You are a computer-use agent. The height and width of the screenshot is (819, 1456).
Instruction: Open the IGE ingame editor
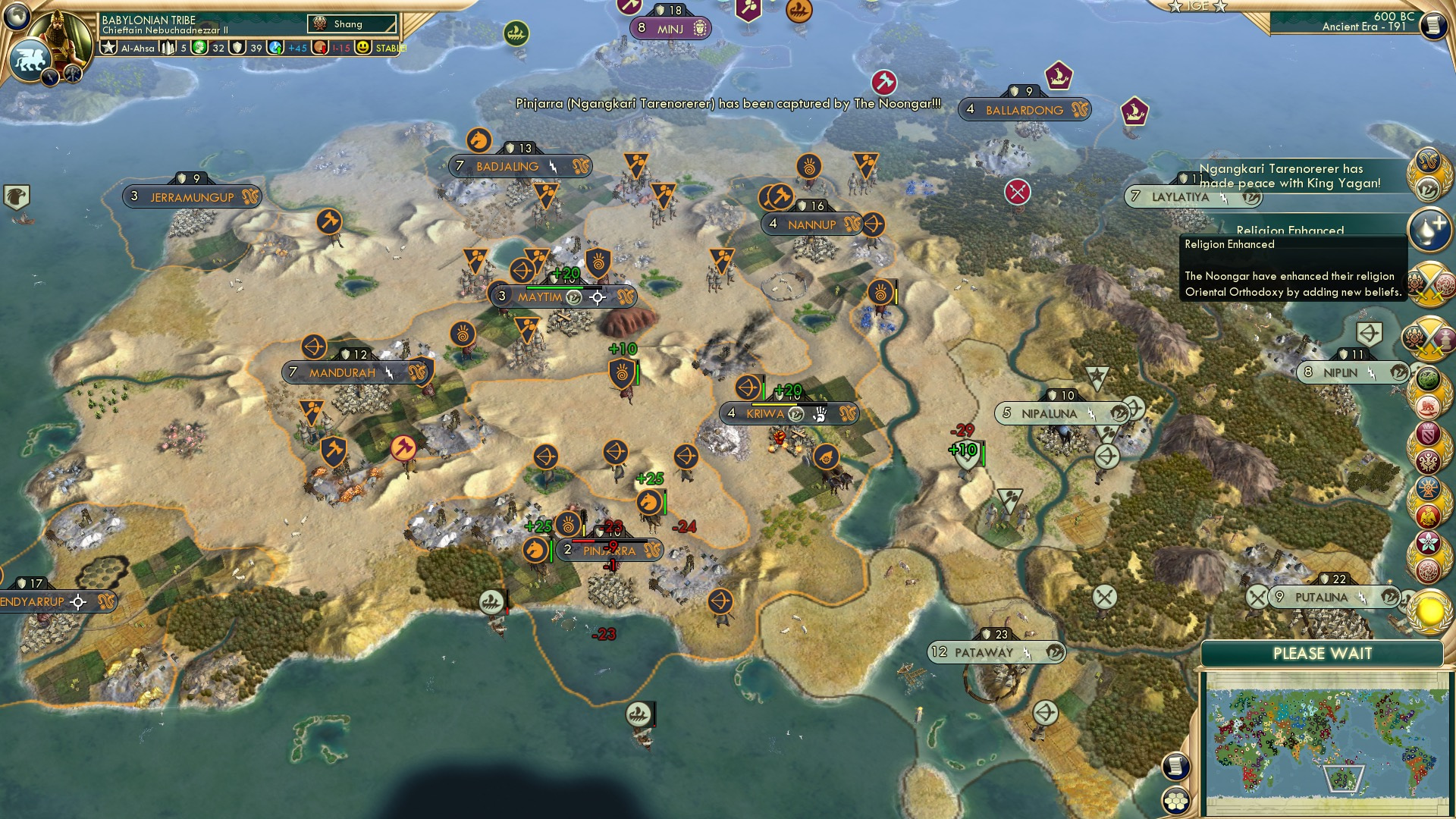(1197, 5)
